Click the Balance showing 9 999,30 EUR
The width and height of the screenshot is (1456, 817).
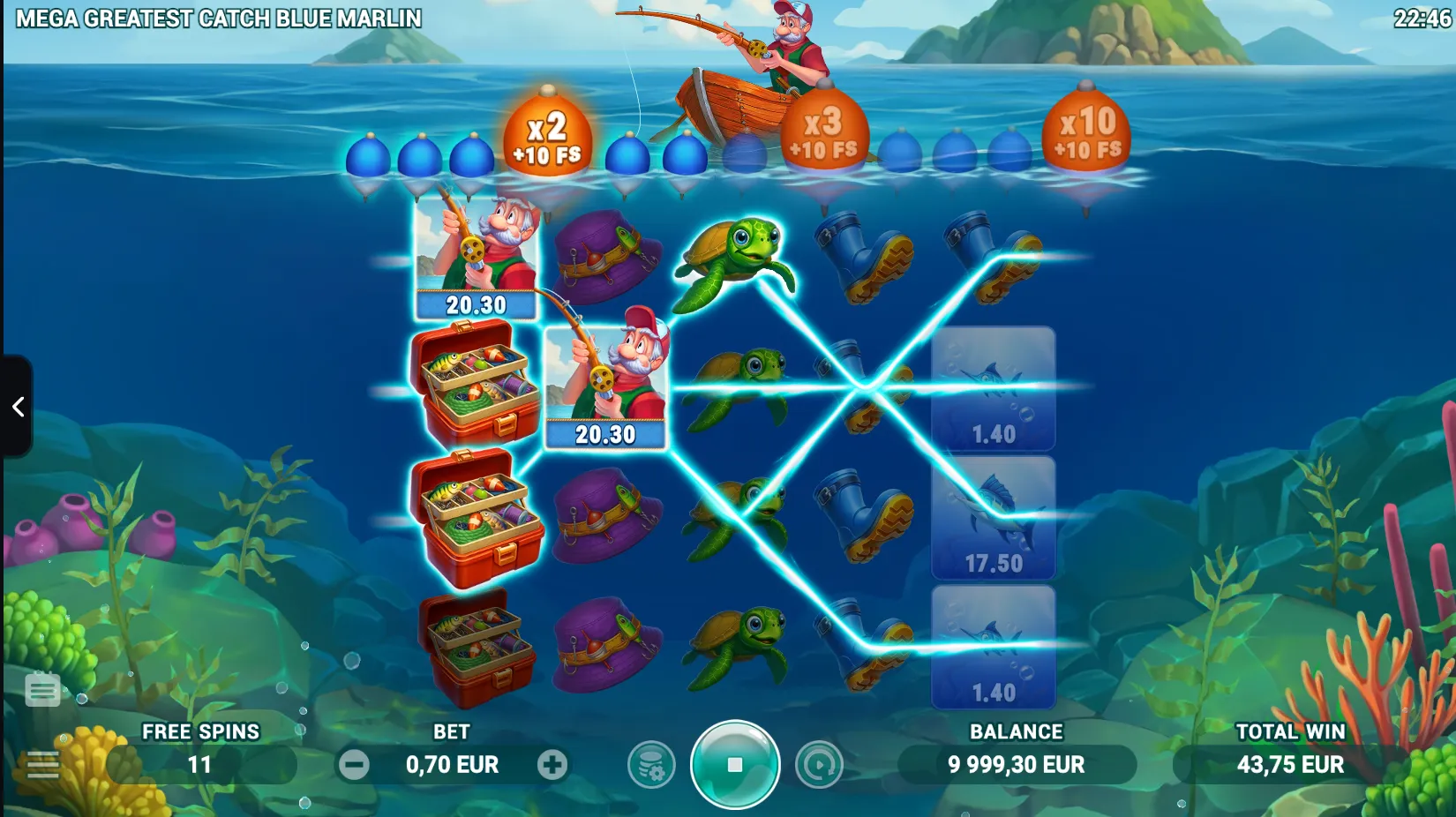pos(1013,765)
